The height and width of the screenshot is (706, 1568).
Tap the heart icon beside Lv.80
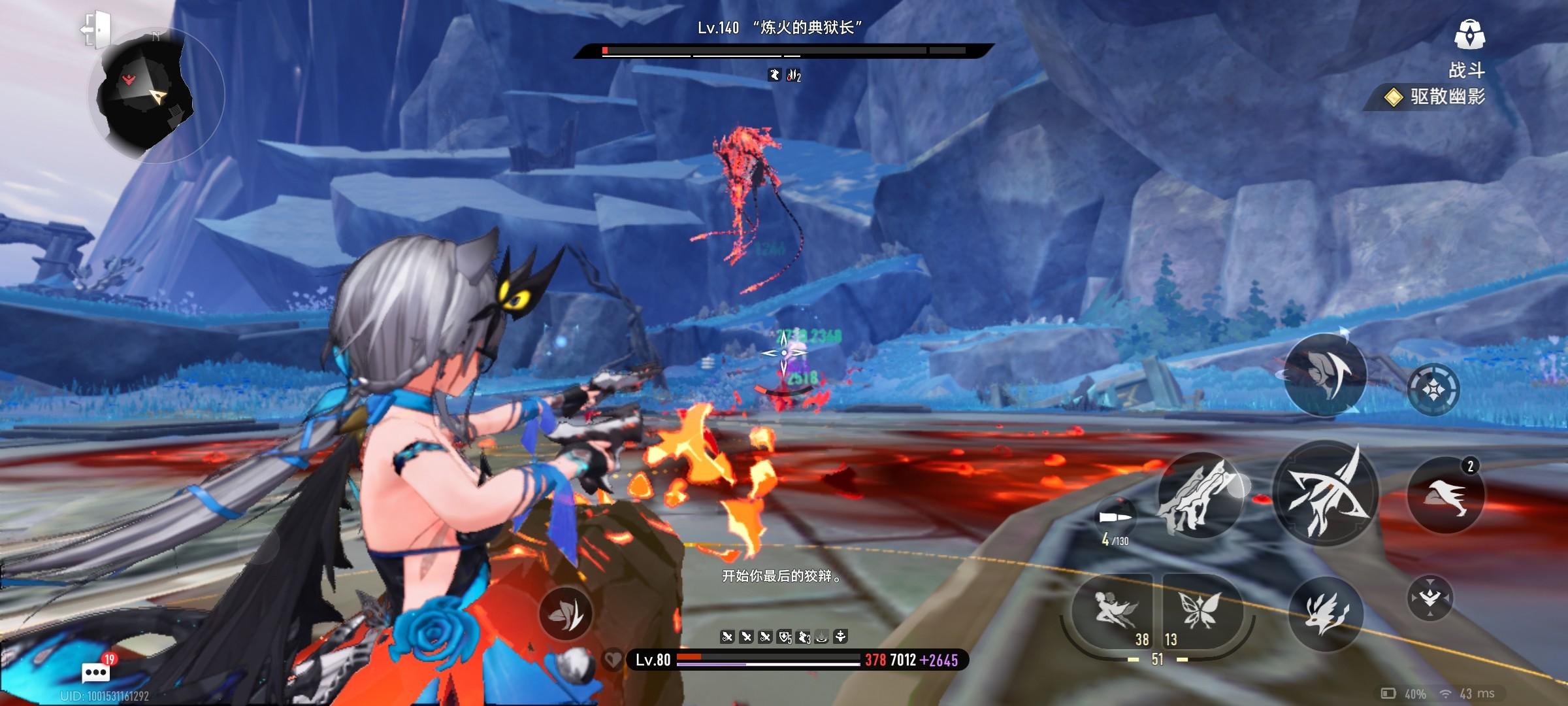612,660
